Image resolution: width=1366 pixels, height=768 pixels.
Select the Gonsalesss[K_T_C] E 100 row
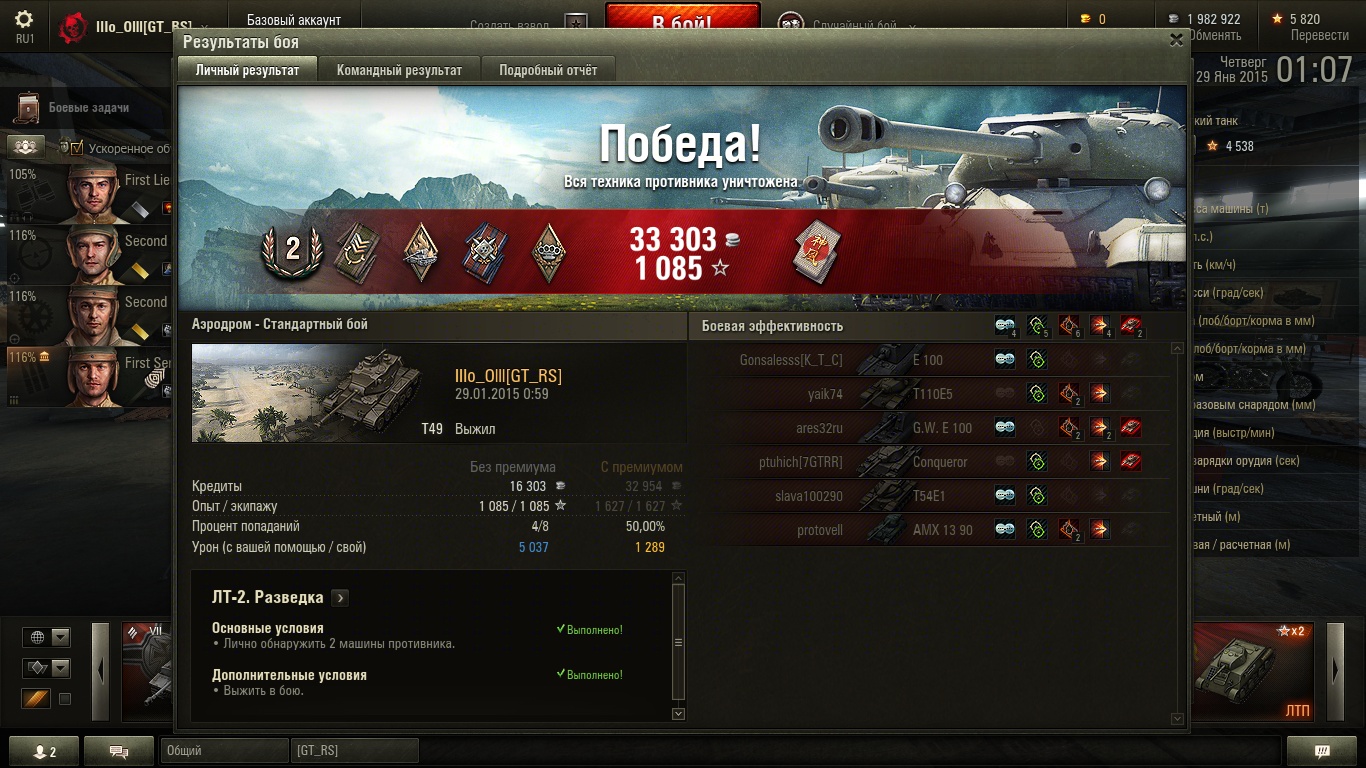[930, 360]
